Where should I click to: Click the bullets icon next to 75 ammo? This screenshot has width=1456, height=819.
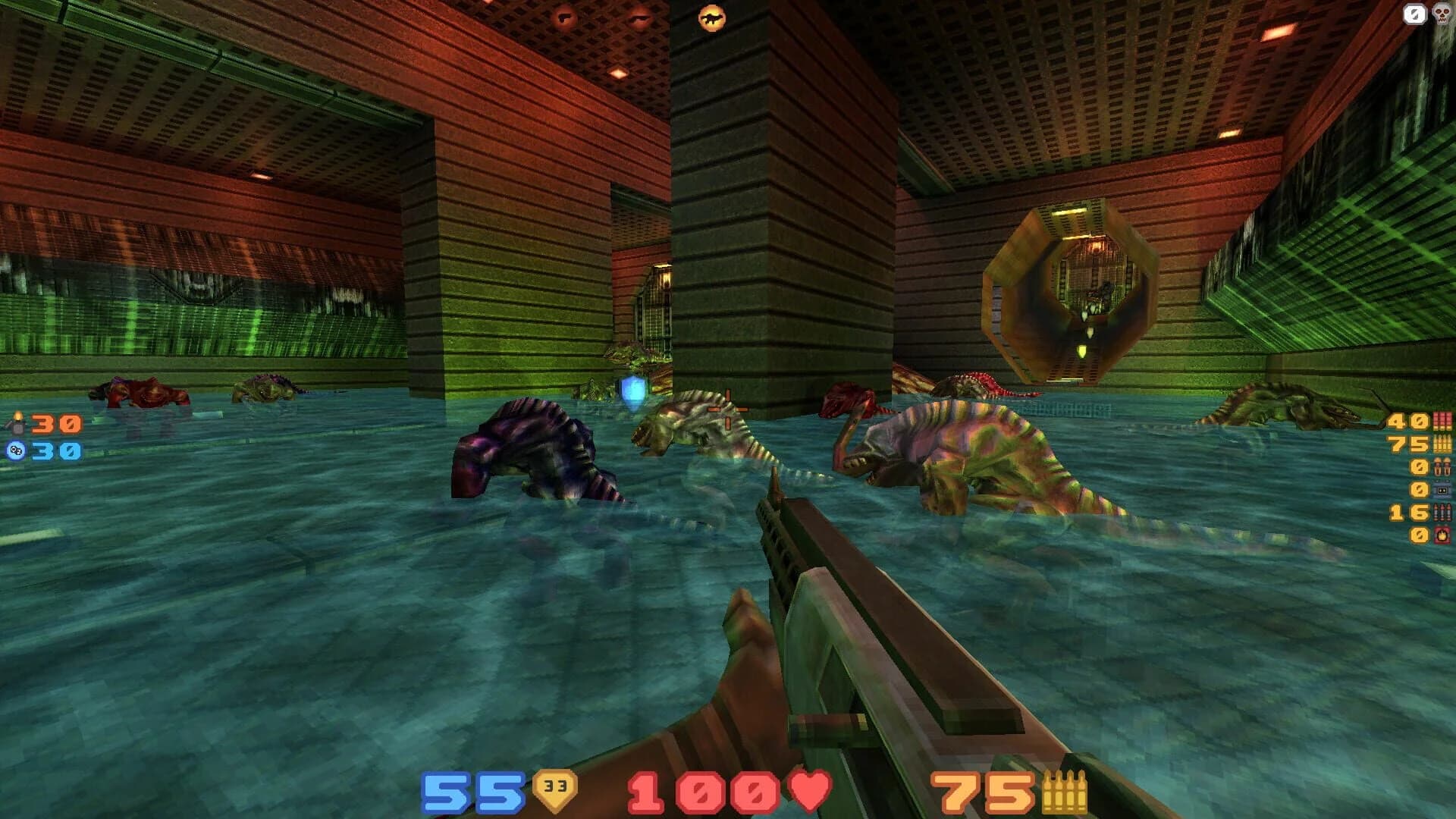[1442, 444]
